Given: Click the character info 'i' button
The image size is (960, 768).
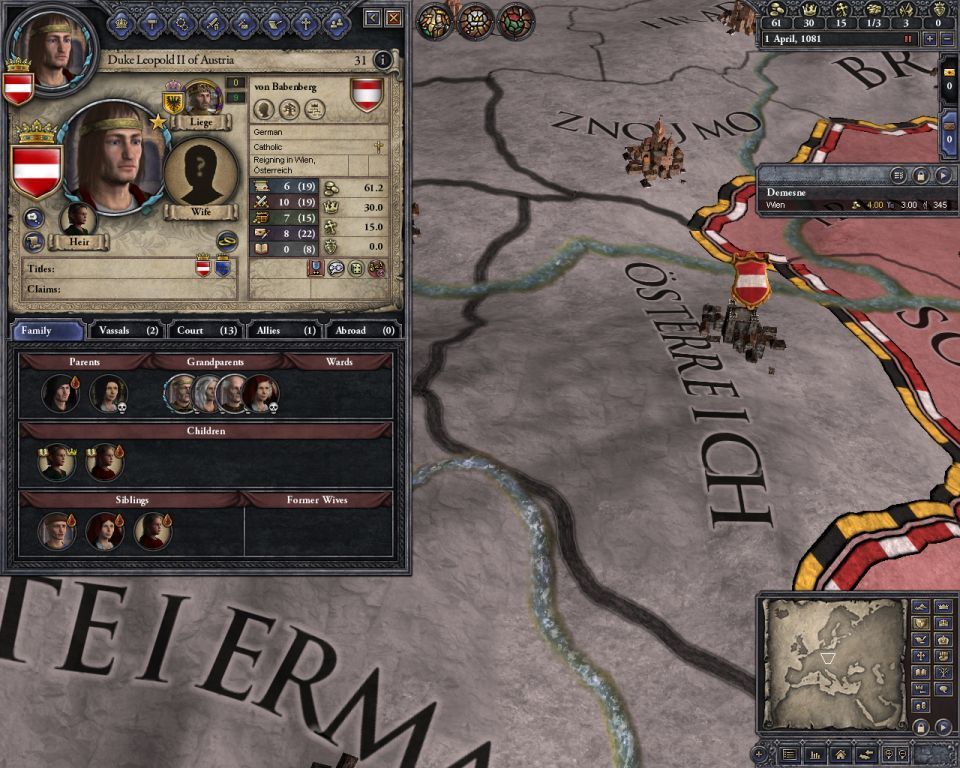Looking at the screenshot, I should tap(382, 60).
